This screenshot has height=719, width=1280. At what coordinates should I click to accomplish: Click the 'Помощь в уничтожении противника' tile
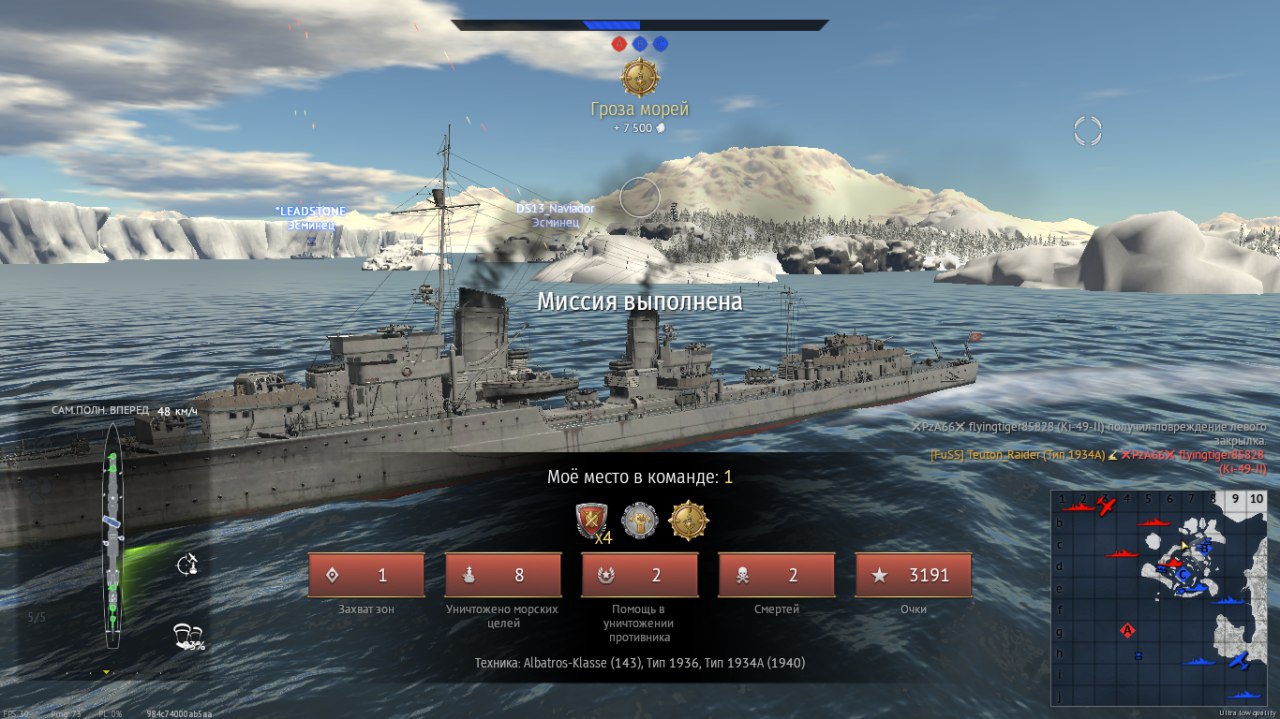point(640,575)
